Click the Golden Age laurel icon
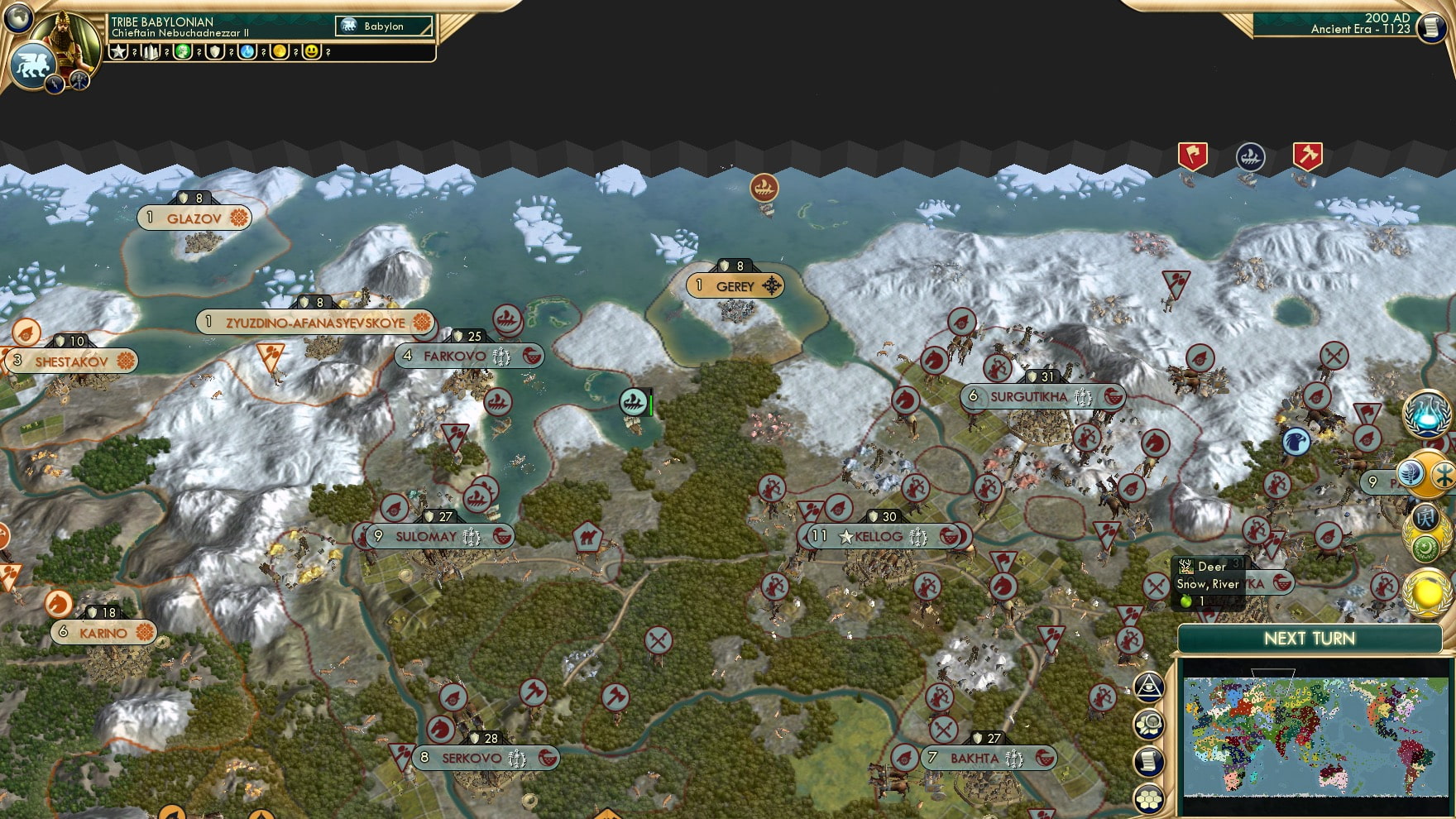 point(1425,592)
